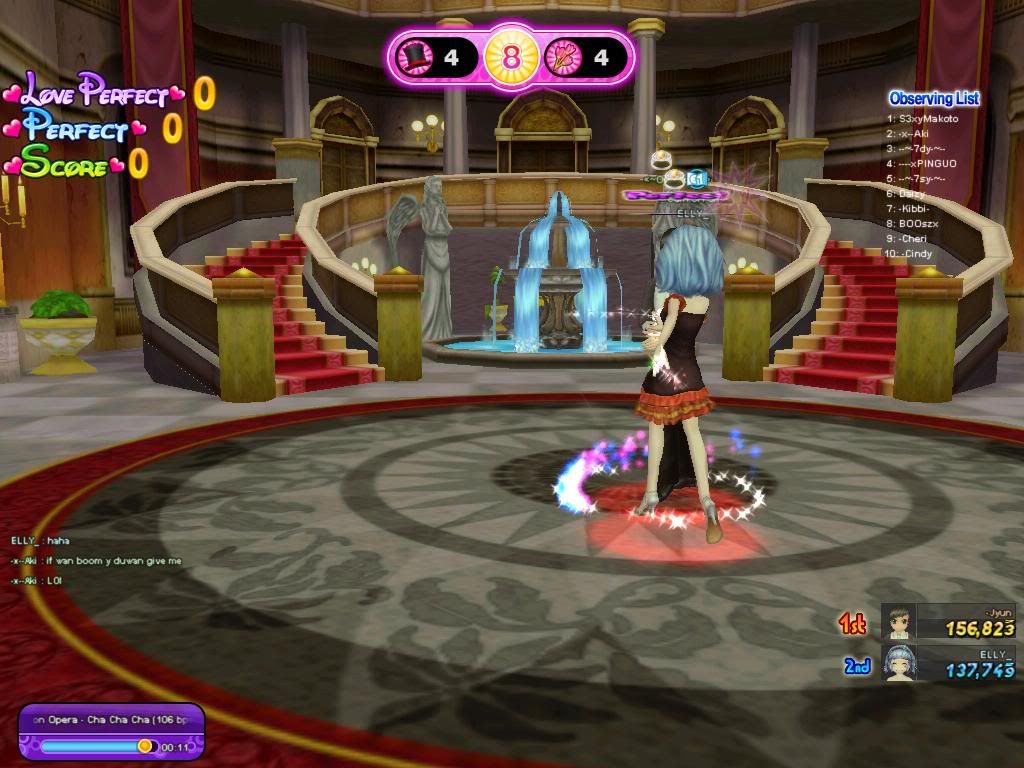Click the flower bouquet team icon
This screenshot has height=768, width=1024.
563,57
